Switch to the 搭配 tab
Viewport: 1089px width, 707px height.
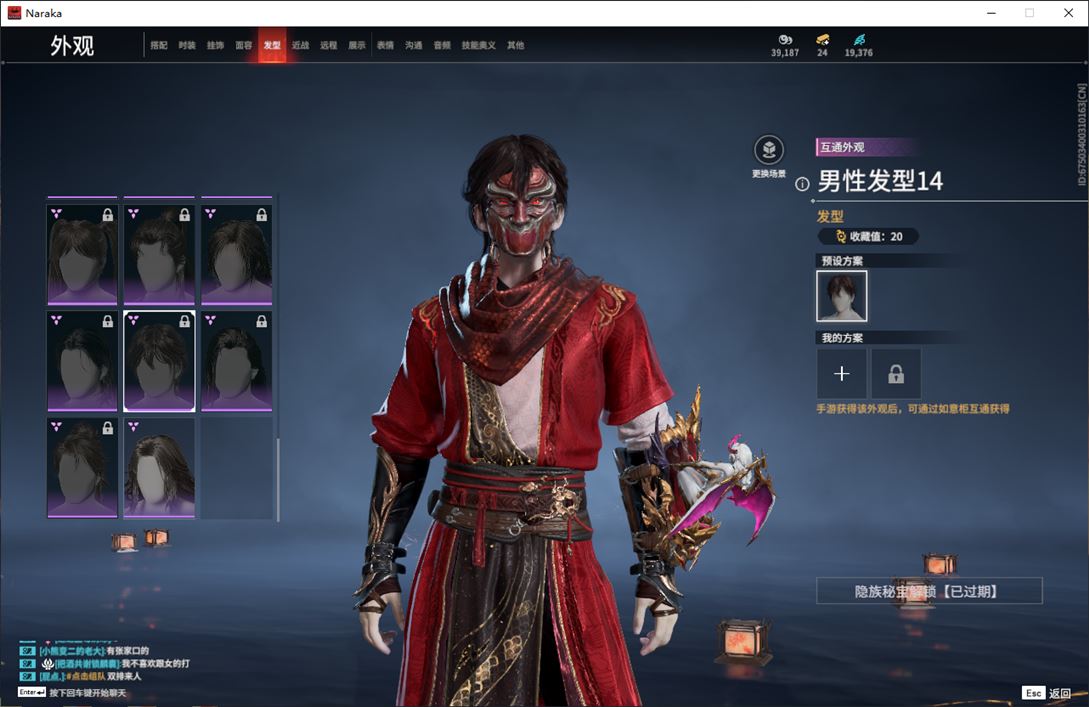point(159,45)
